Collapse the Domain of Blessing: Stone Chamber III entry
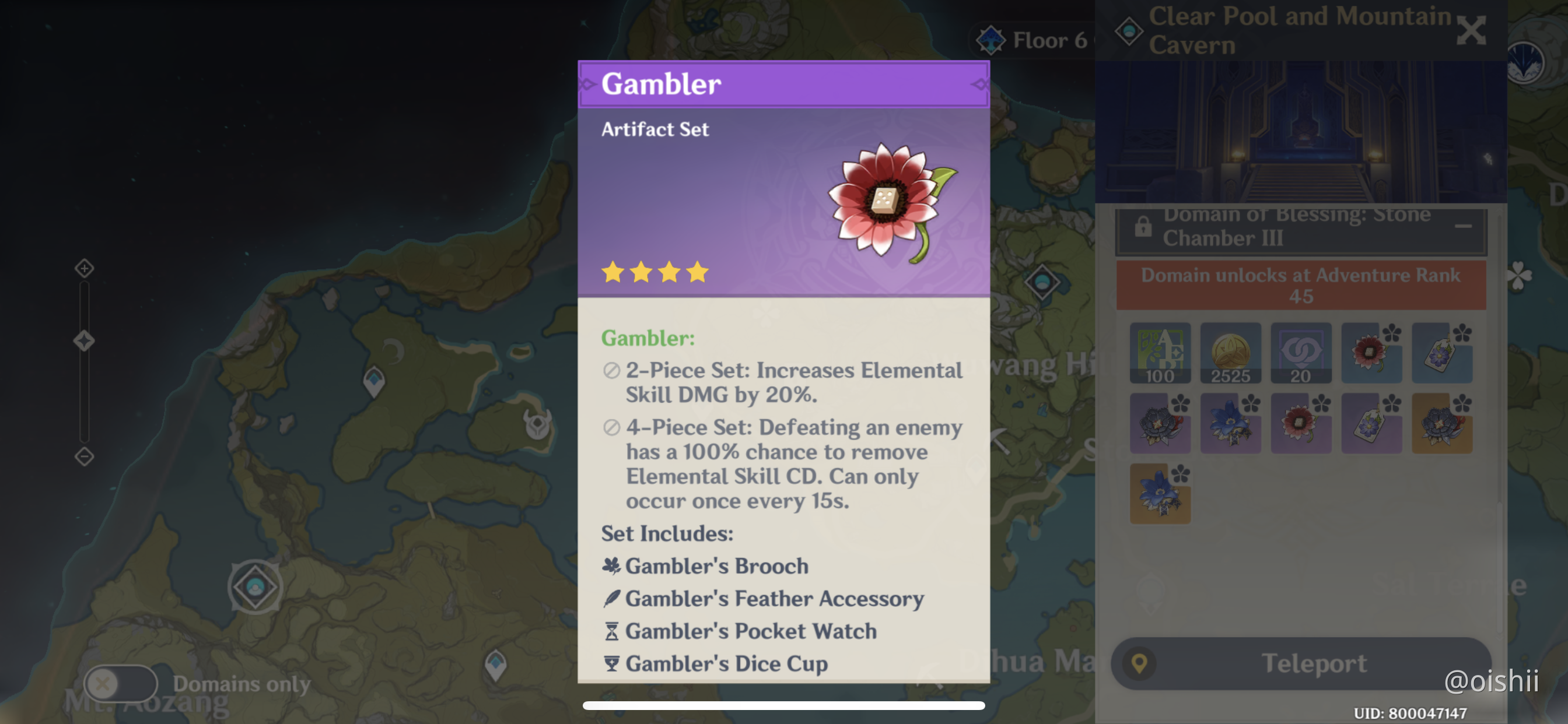The width and height of the screenshot is (1568, 724). (x=1462, y=226)
